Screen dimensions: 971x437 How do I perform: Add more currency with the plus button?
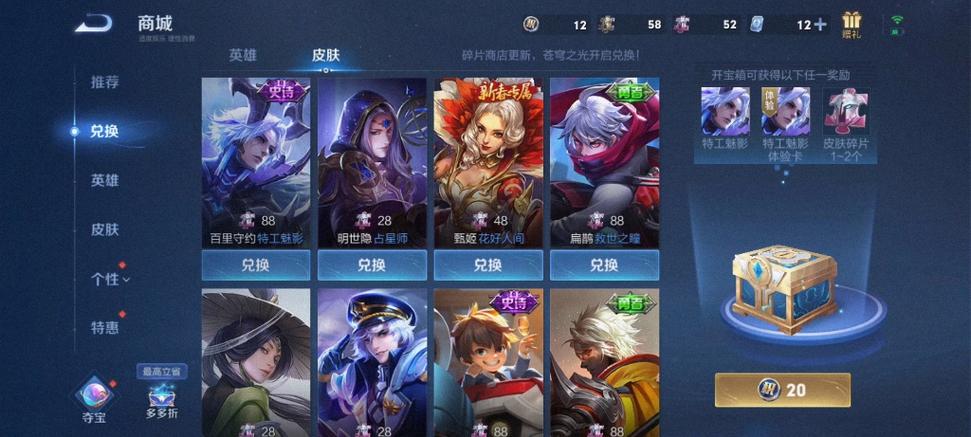(820, 24)
